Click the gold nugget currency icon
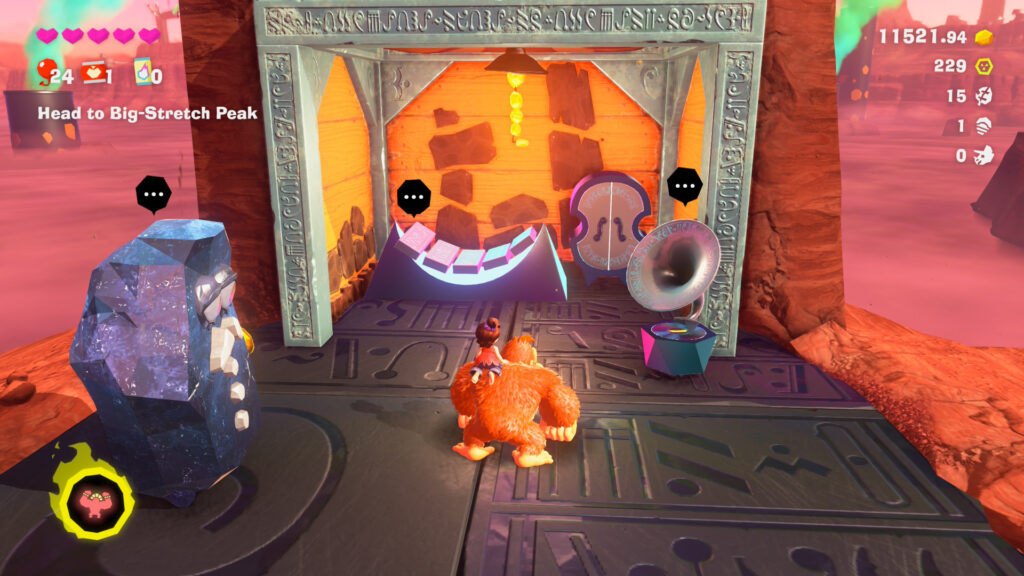The width and height of the screenshot is (1024, 576). coord(985,37)
